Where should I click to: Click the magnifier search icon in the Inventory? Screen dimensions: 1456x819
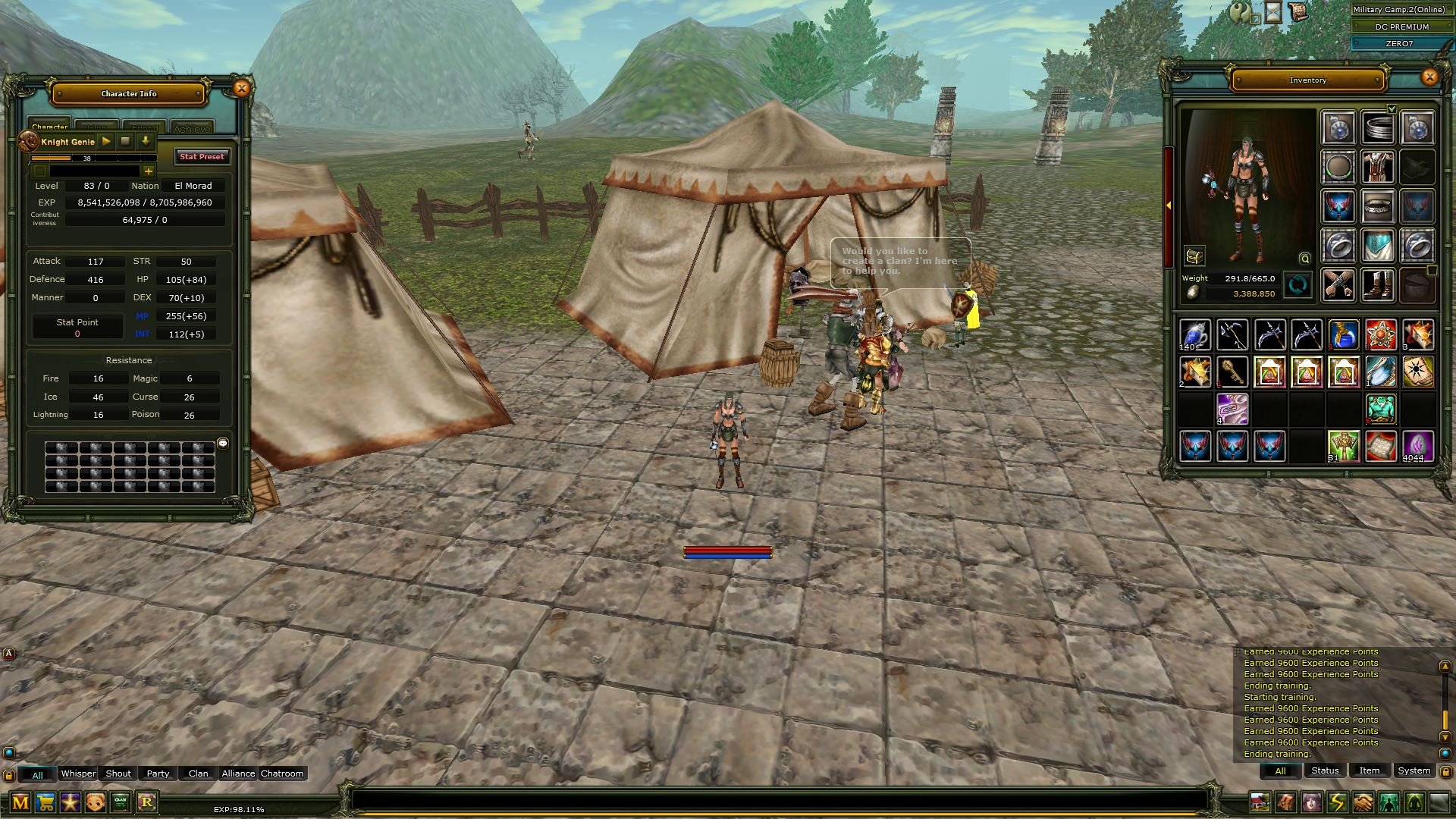[x=1305, y=259]
